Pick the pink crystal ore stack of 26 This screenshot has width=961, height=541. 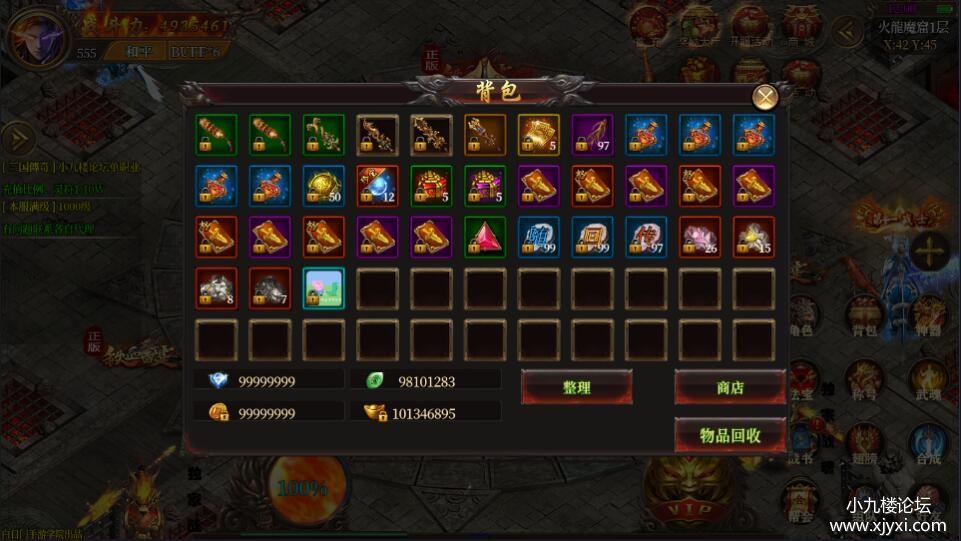pyautogui.click(x=701, y=238)
